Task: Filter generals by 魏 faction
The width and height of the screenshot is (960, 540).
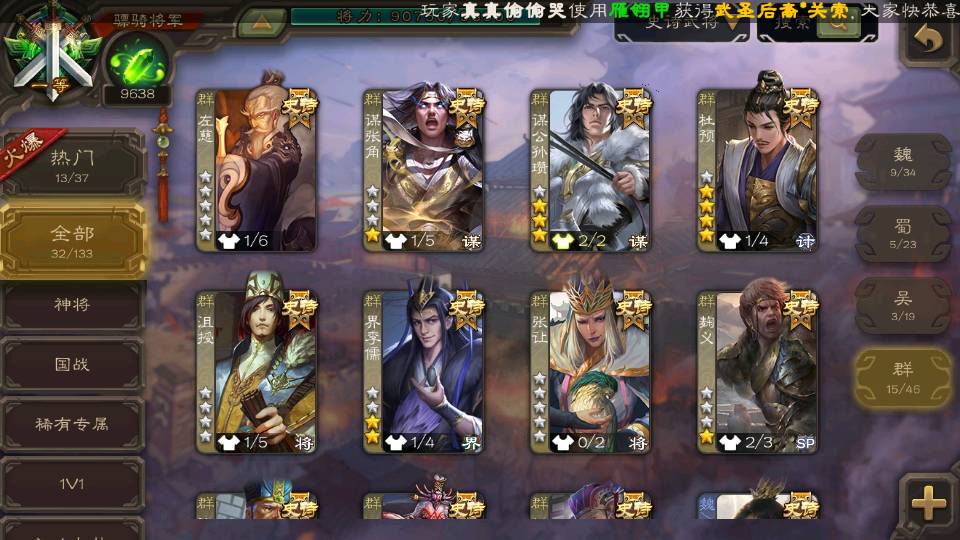Action: click(902, 162)
